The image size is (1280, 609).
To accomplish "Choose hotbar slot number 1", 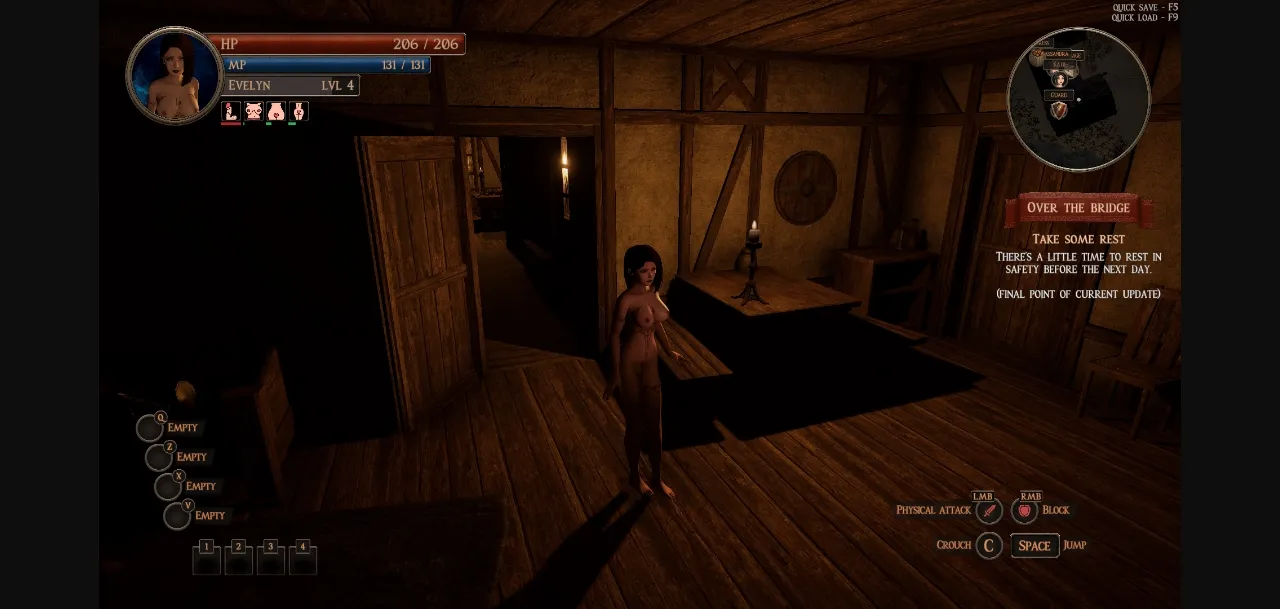I will [x=207, y=560].
